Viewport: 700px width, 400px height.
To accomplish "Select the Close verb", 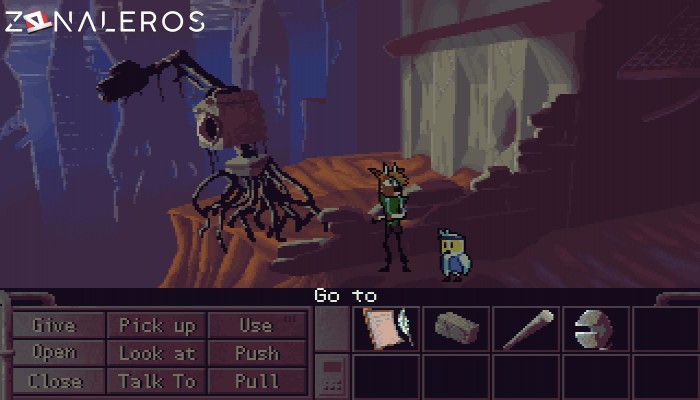I will click(x=54, y=381).
